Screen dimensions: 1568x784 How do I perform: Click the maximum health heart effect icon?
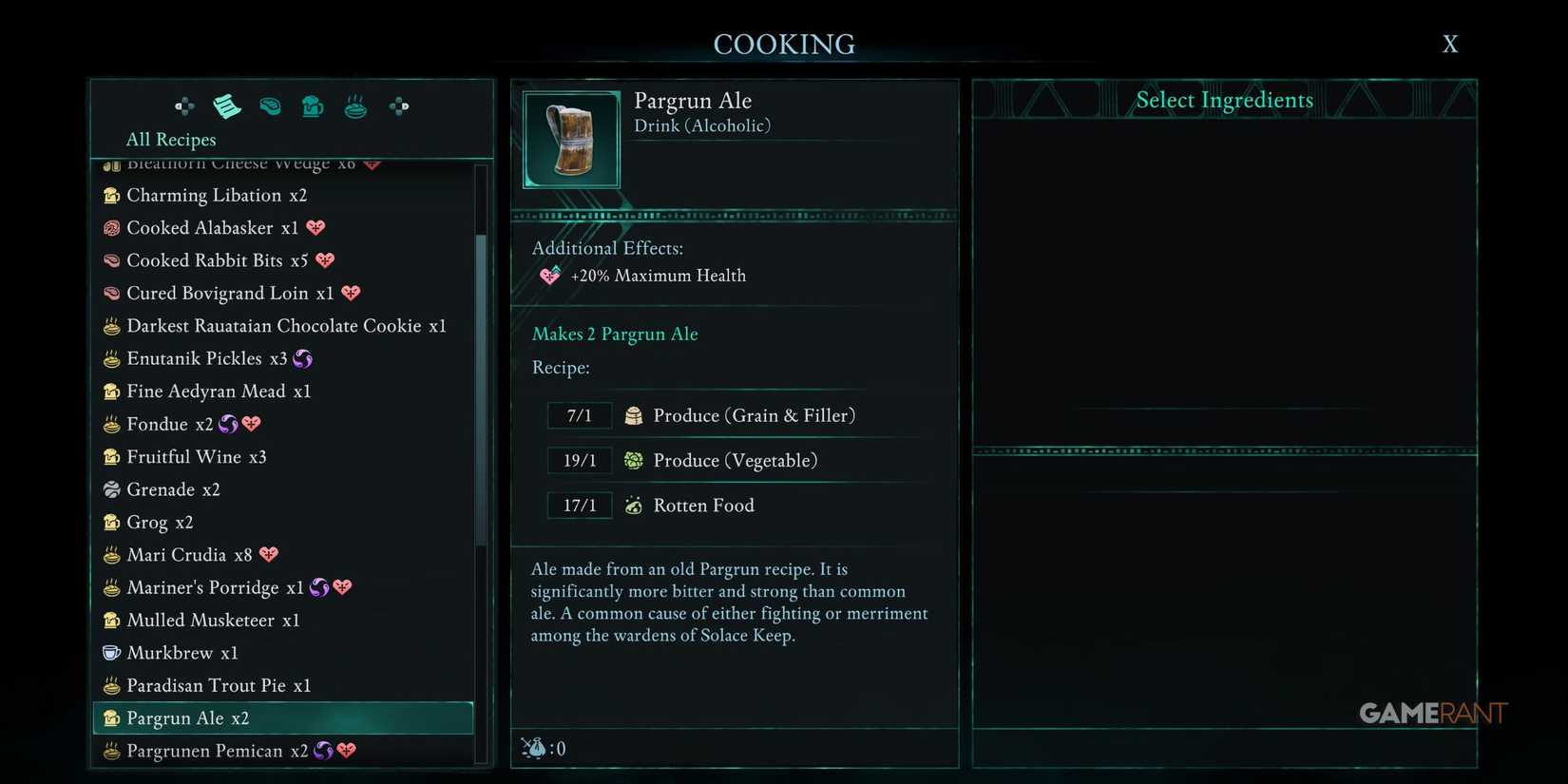pos(549,276)
